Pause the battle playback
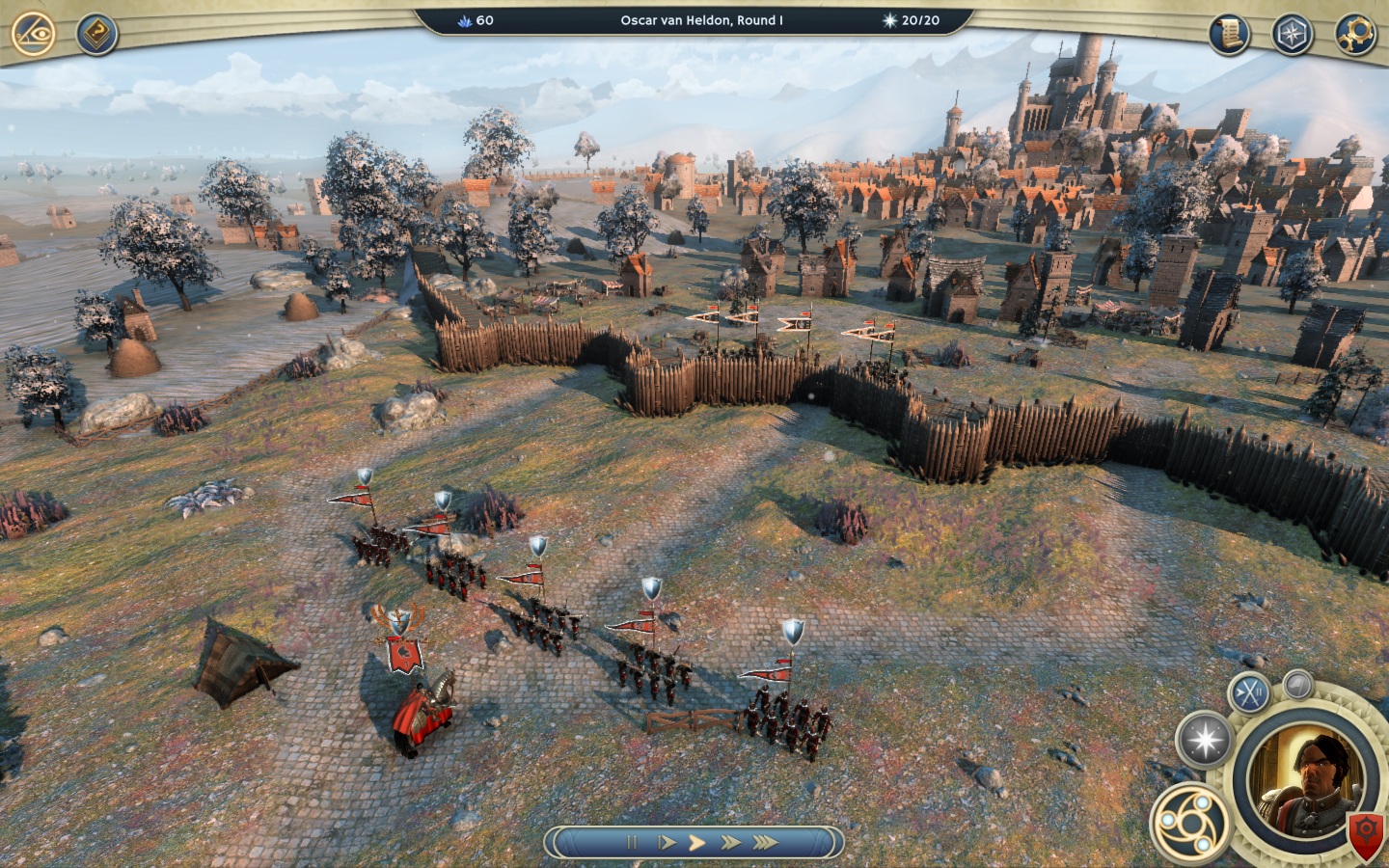This screenshot has height=868, width=1389. tap(632, 842)
